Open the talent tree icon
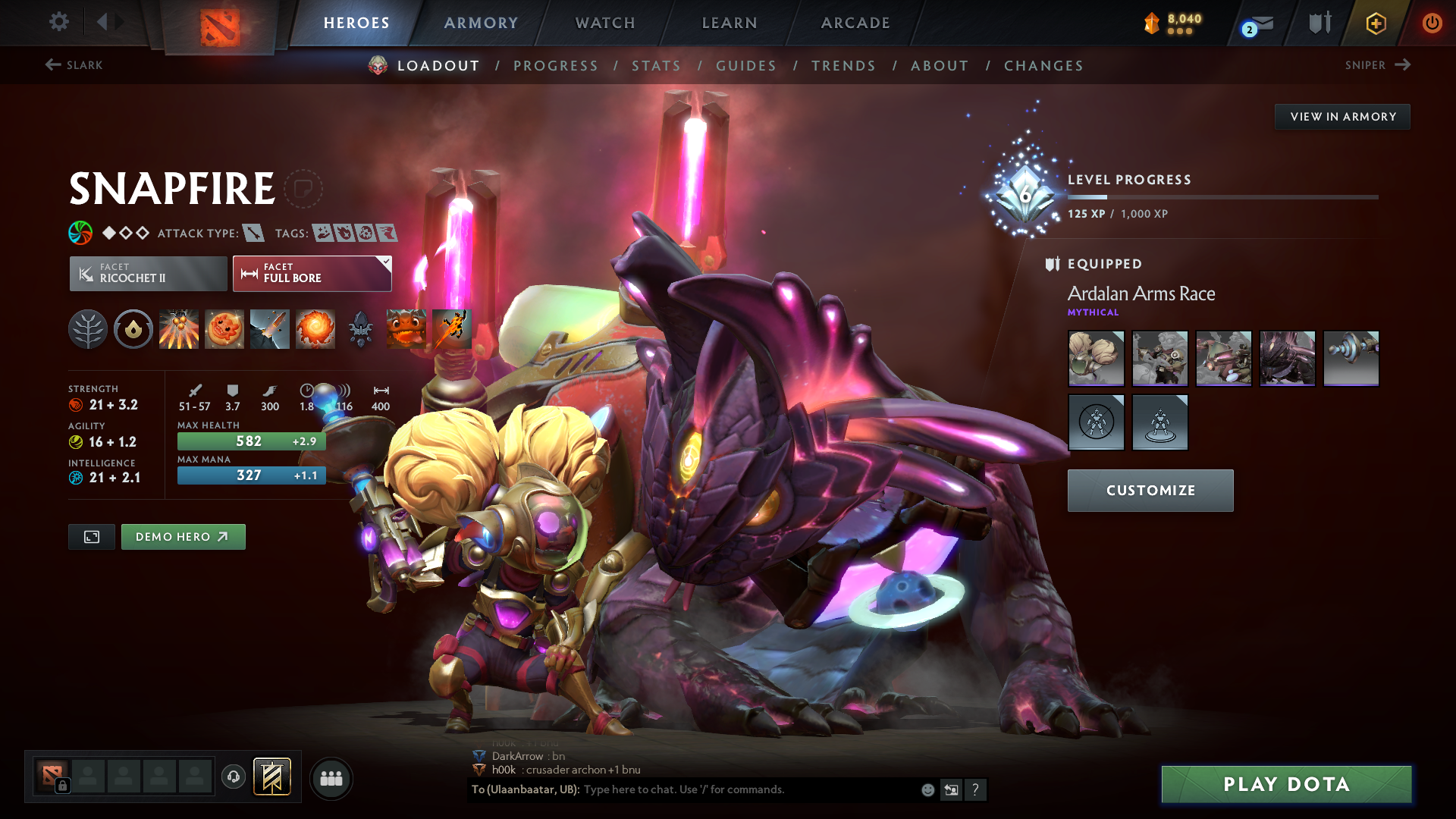Image resolution: width=1456 pixels, height=819 pixels. pos(88,328)
